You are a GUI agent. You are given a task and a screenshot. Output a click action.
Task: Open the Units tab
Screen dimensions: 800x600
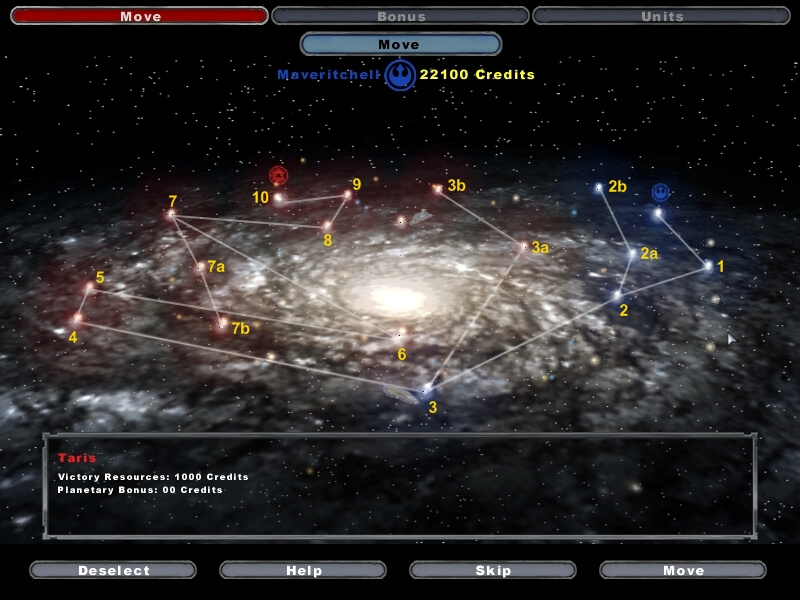coord(661,16)
